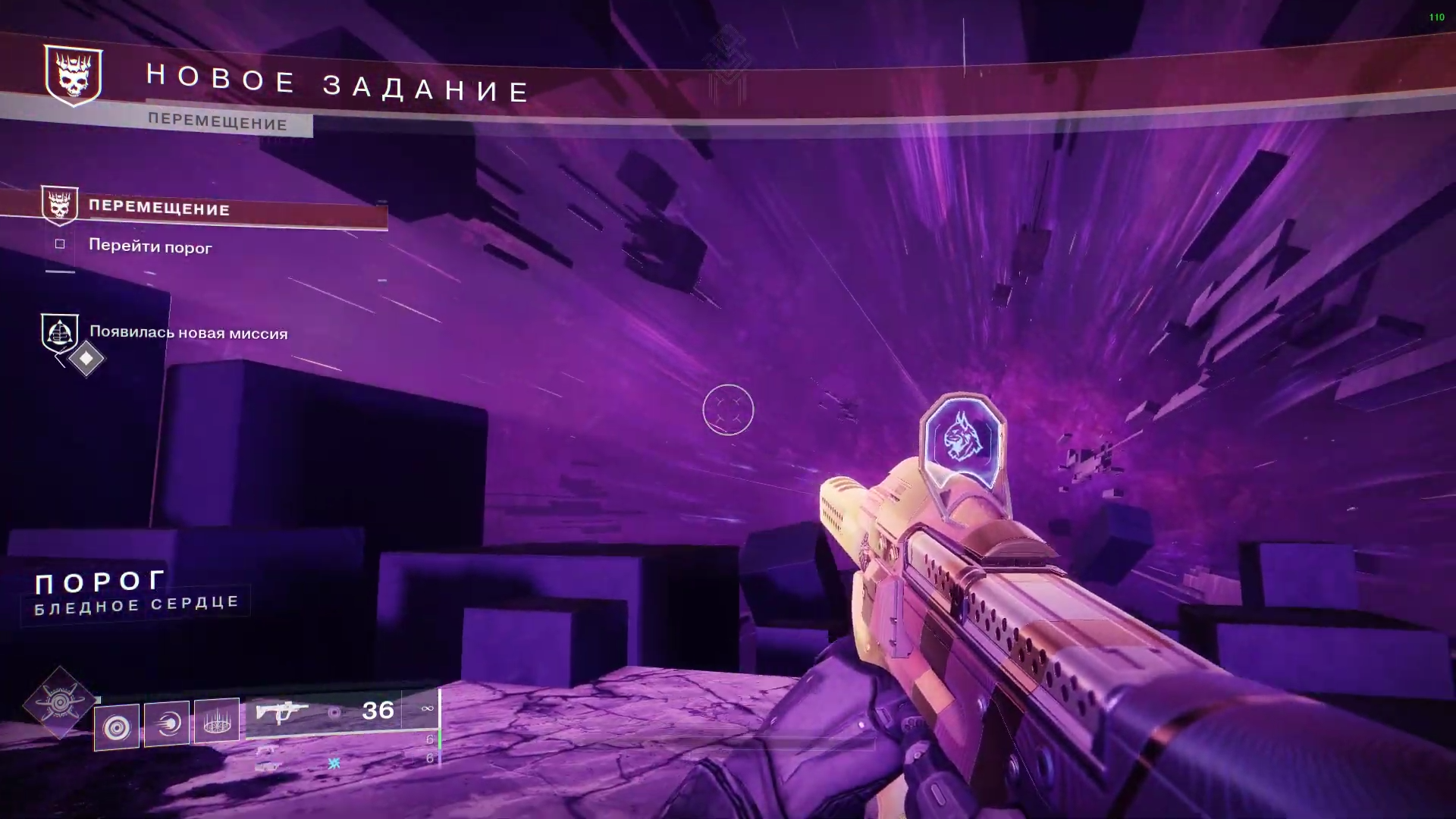The width and height of the screenshot is (1456, 819).
Task: Select the equipped auto rifle weapon icon
Action: point(281,713)
